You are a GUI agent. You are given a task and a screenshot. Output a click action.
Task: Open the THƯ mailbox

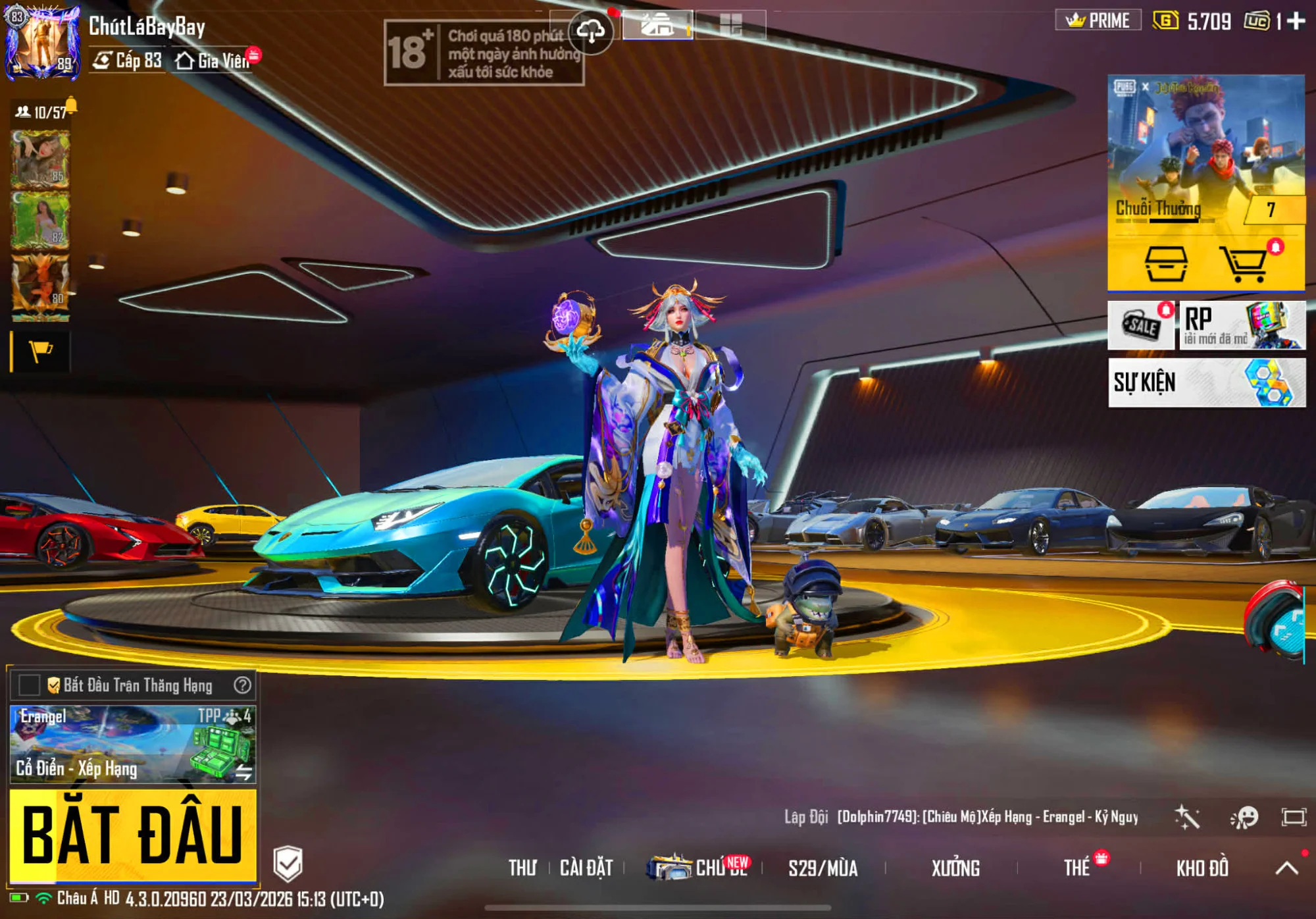[x=522, y=868]
